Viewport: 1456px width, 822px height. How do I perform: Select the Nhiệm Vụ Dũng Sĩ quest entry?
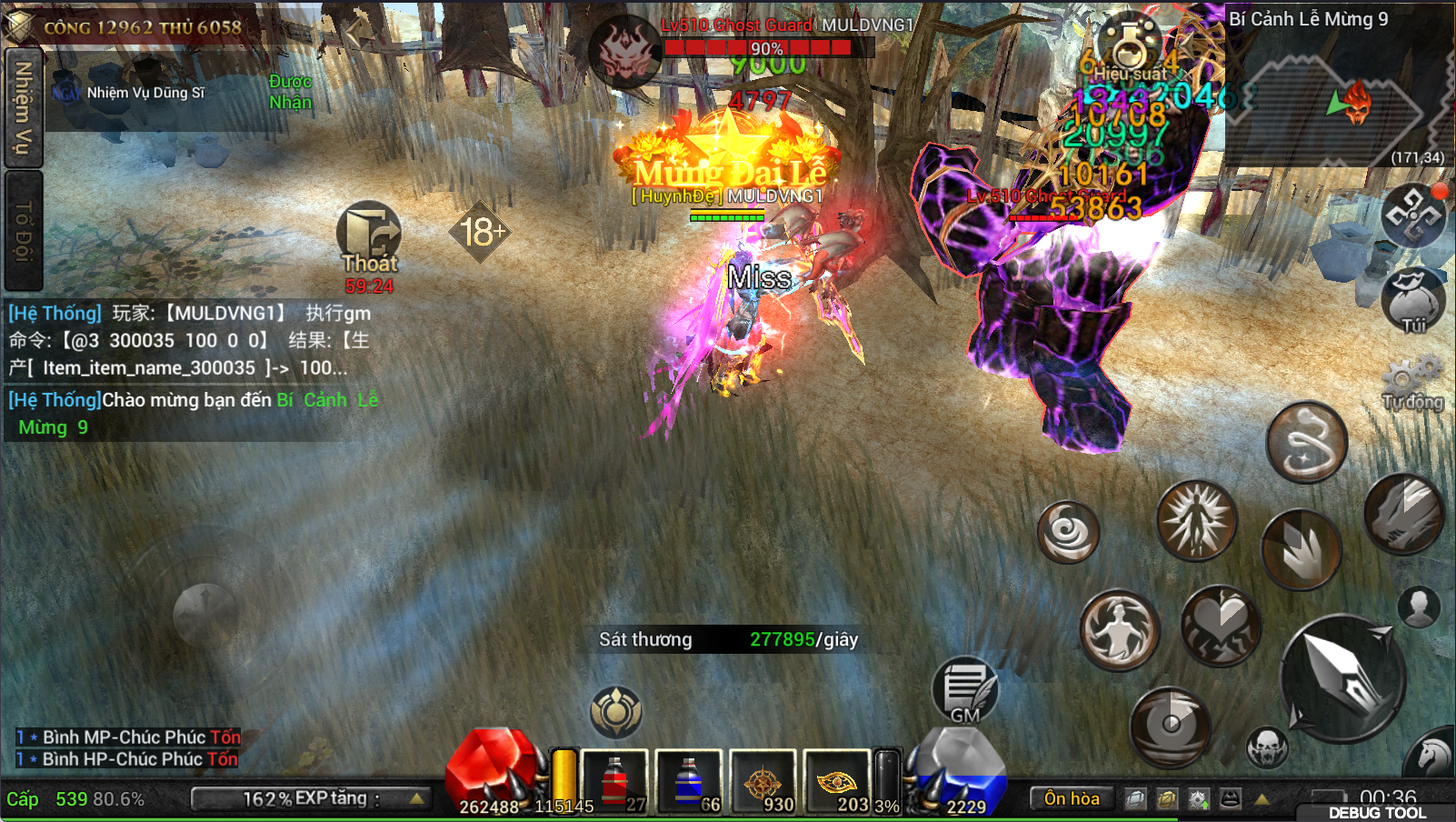145,93
